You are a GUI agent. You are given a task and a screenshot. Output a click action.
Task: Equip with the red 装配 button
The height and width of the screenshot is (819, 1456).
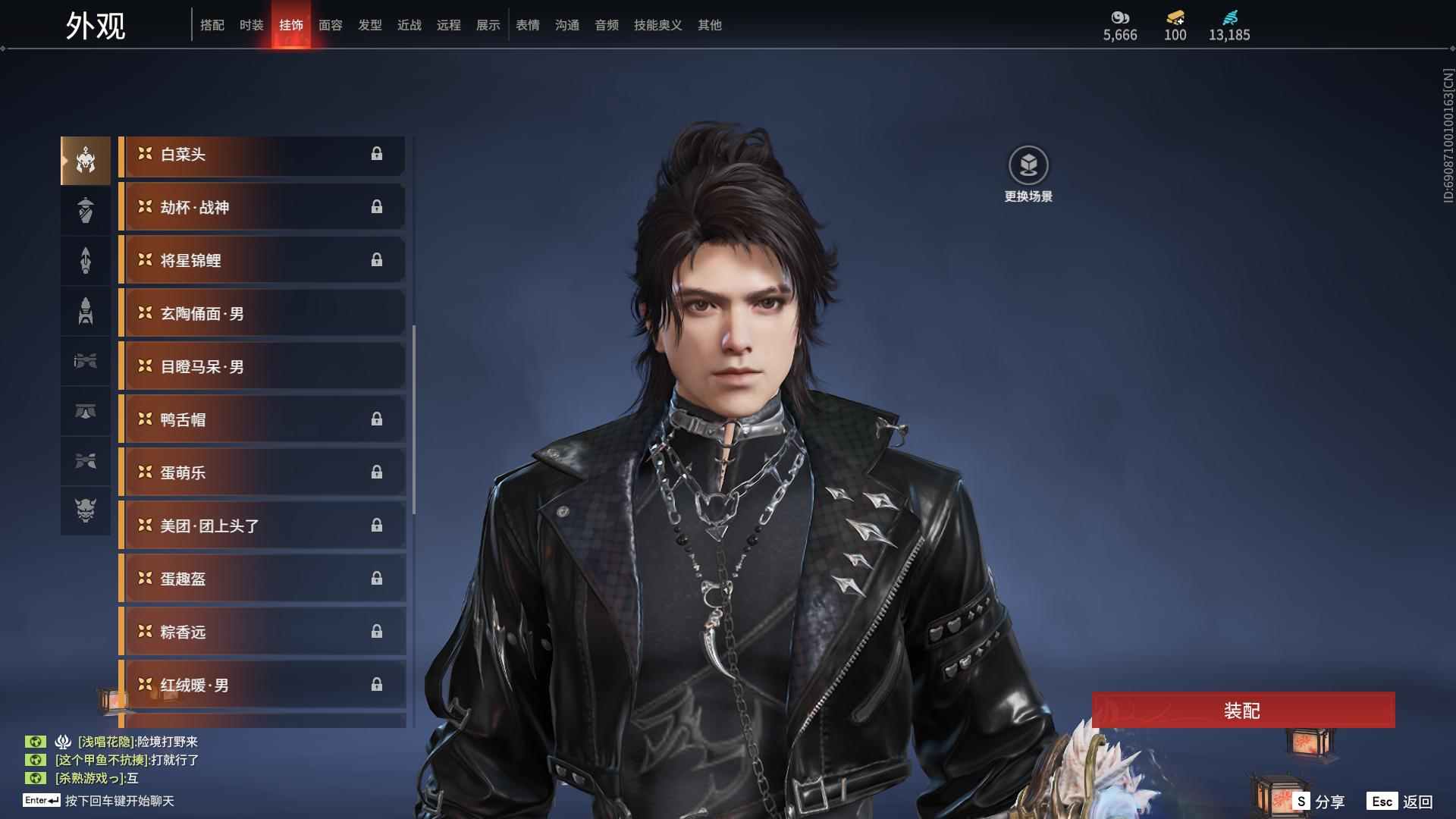coord(1243,711)
